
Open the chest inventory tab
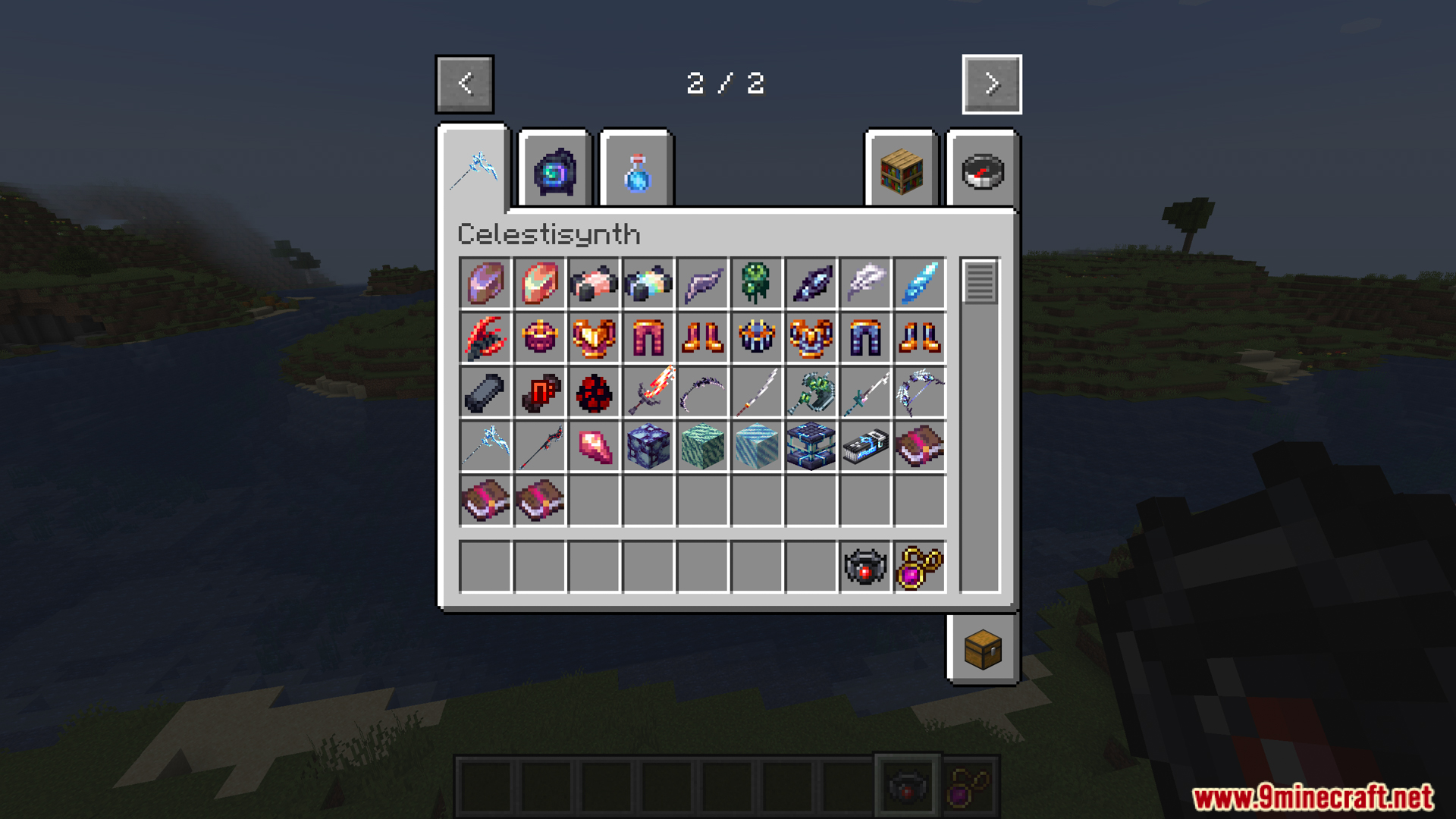982,648
